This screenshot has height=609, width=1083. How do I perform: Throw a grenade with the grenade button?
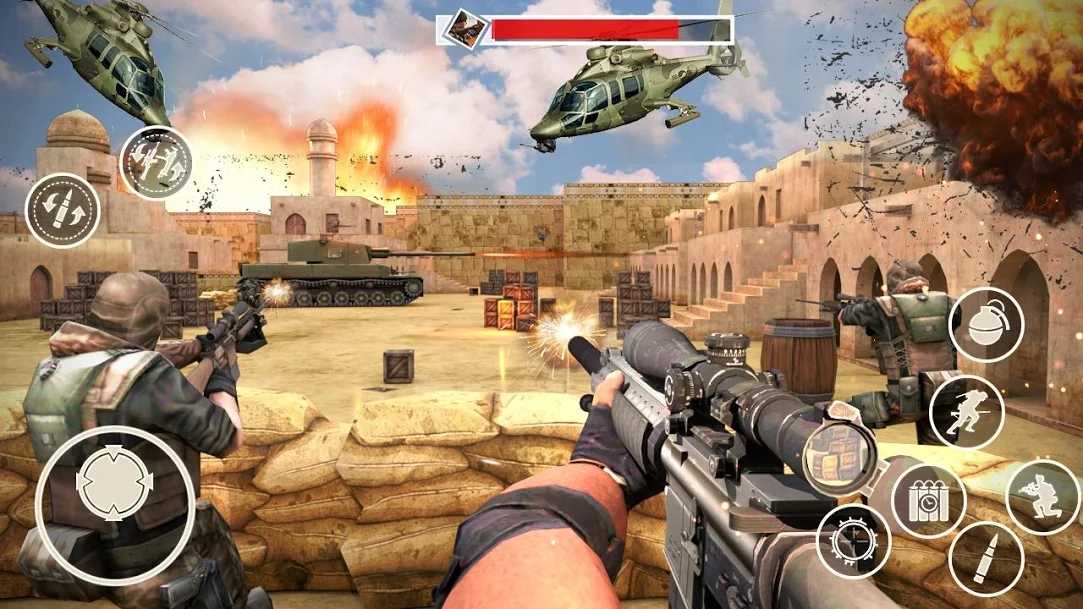985,324
